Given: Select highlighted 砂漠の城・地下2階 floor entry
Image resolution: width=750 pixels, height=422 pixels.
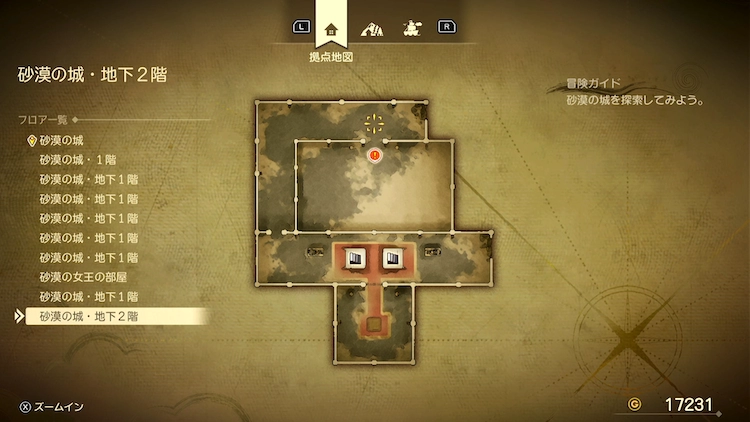Looking at the screenshot, I should coord(90,316).
